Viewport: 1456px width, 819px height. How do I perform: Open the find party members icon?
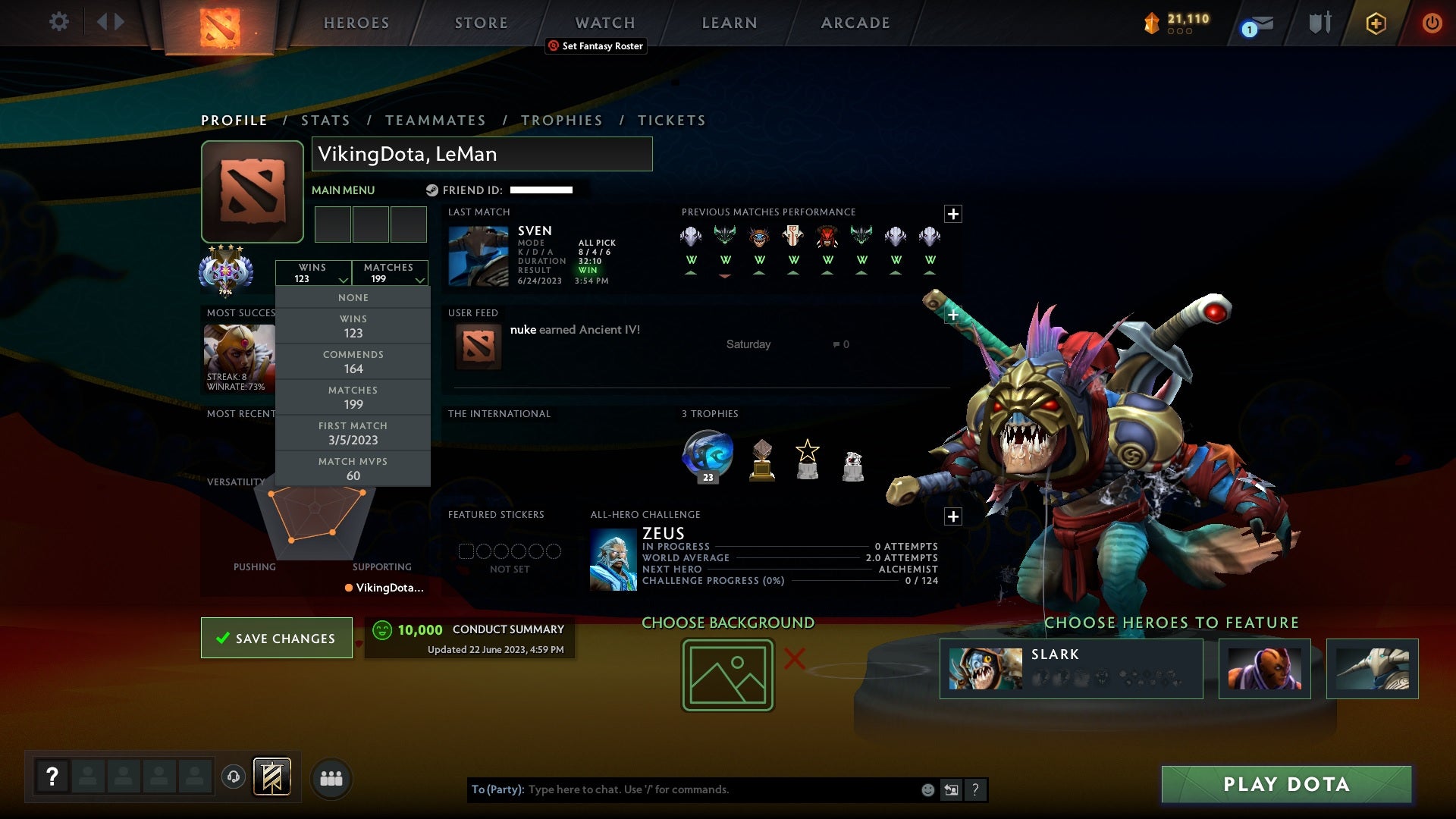[x=331, y=778]
